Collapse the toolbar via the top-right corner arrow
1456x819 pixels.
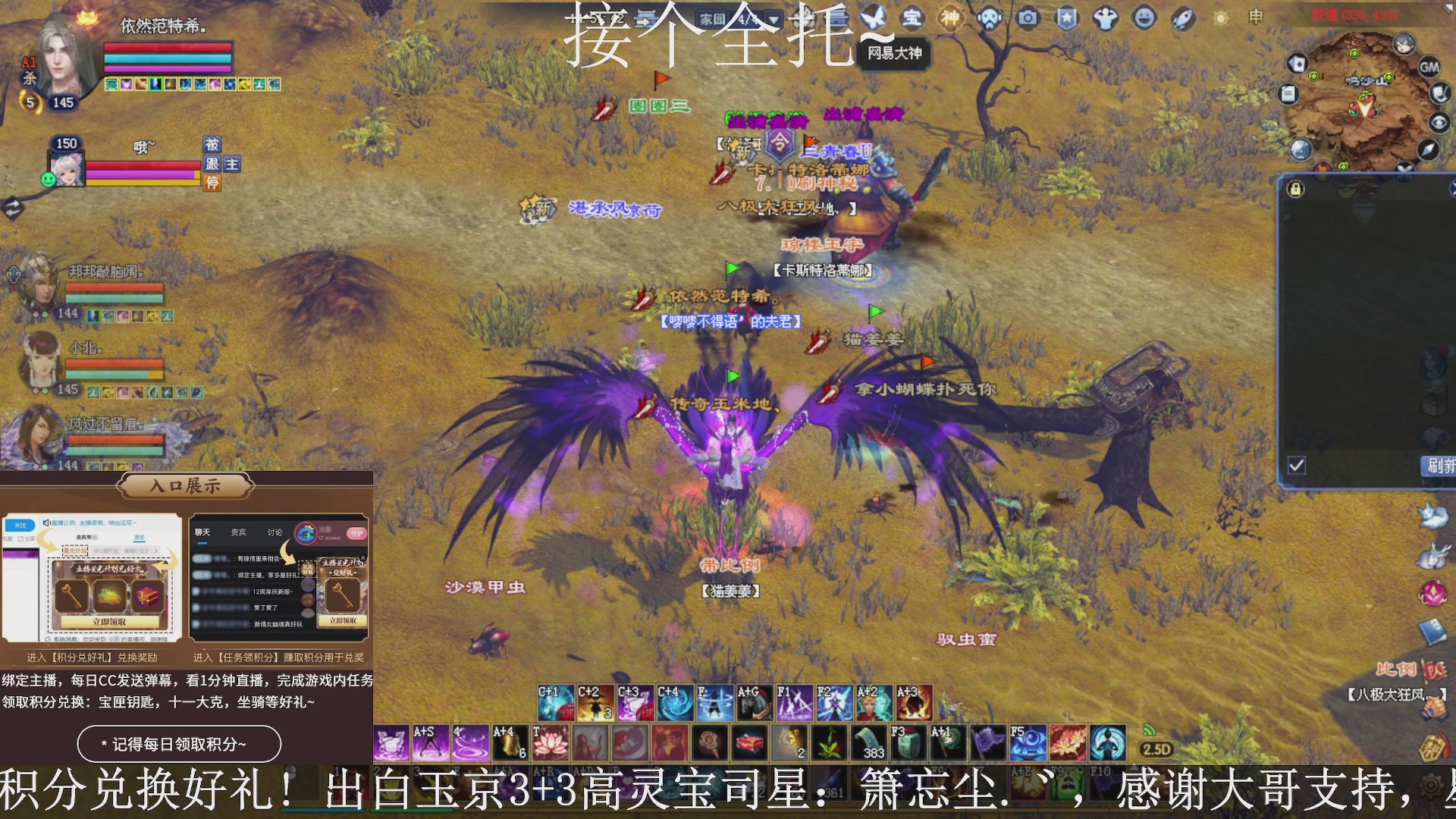(x=1448, y=8)
